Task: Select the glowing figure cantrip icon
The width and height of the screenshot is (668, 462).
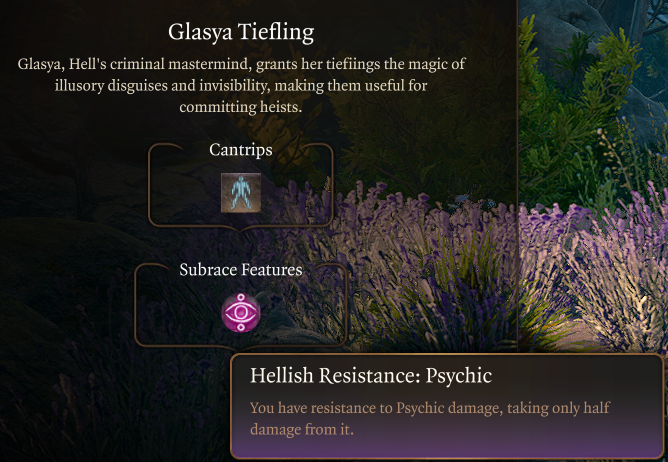Action: 241,192
